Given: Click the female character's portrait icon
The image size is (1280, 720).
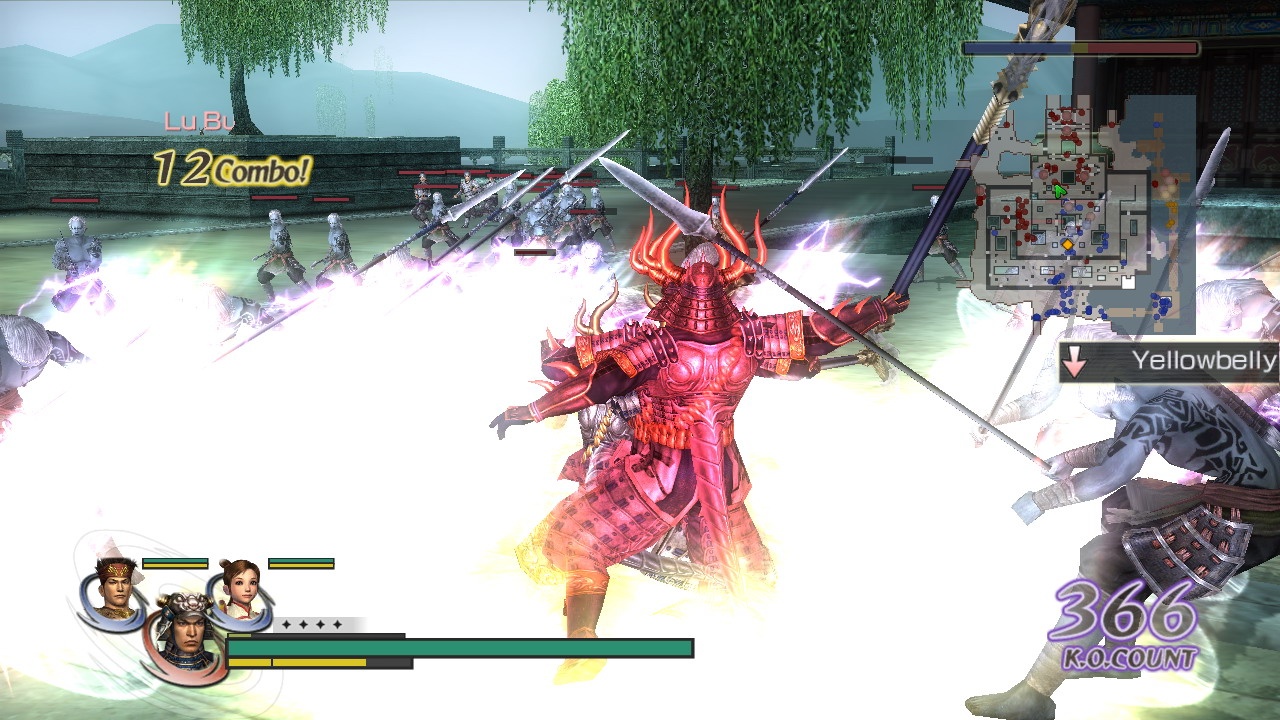Looking at the screenshot, I should point(241,588).
